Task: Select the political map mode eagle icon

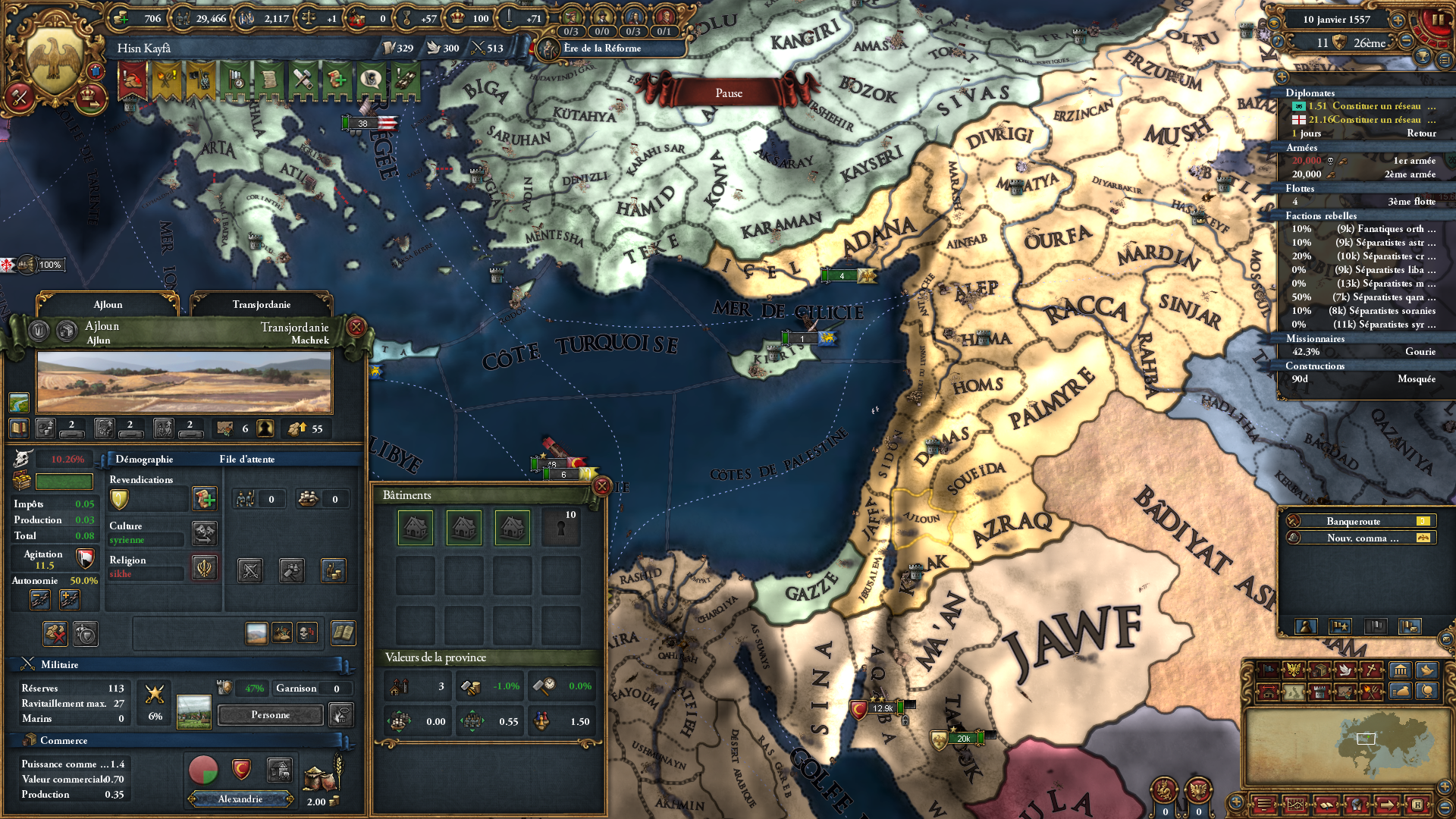Action: (1294, 670)
